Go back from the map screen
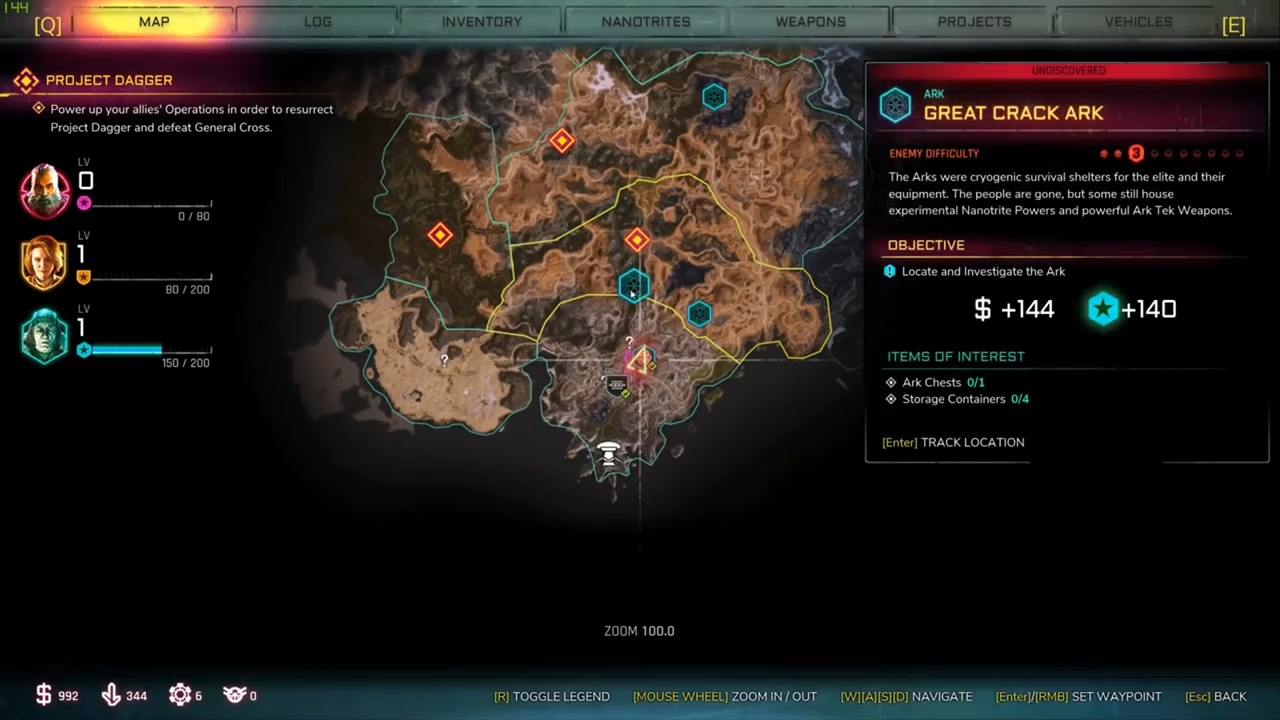 coord(1215,696)
